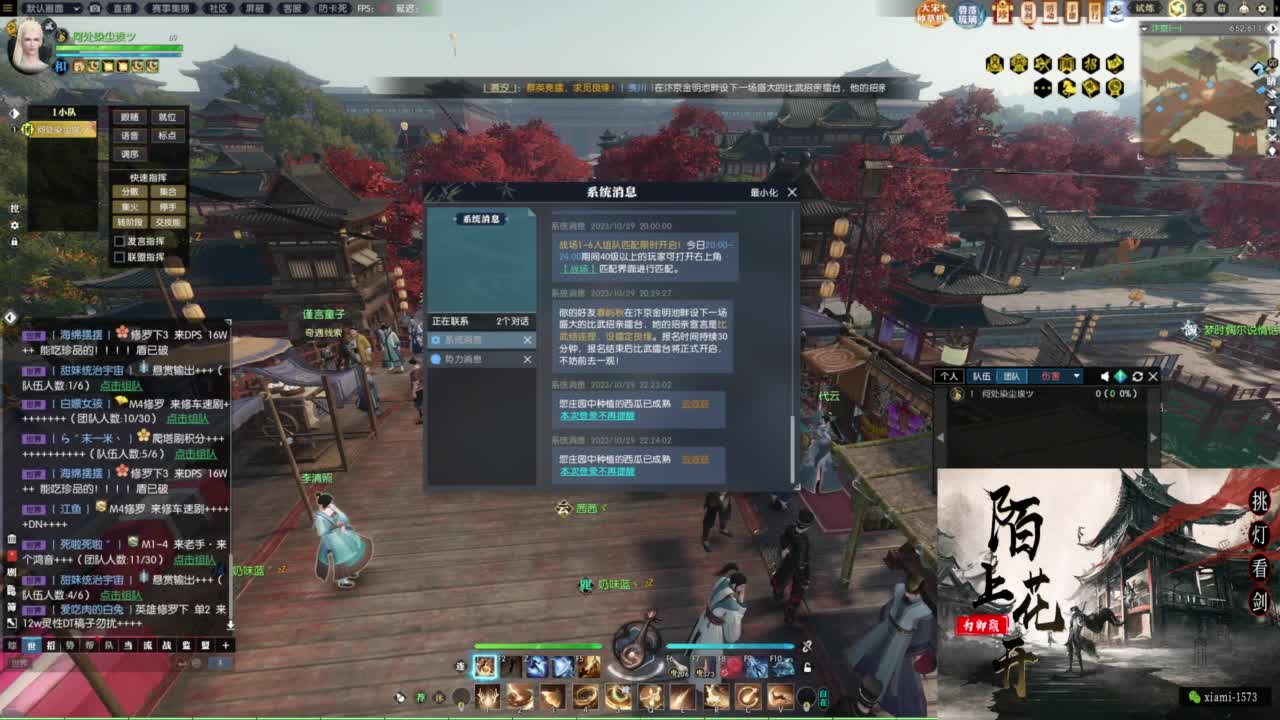Zoom in the minimap with the plus icon
The image size is (1280, 720).
[x=1272, y=42]
